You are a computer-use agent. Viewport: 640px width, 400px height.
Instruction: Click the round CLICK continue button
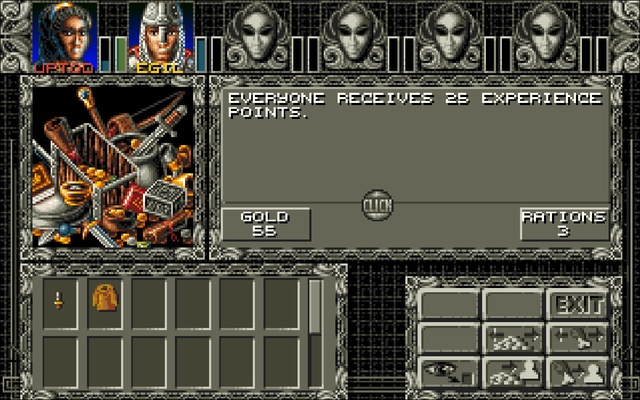click(377, 205)
